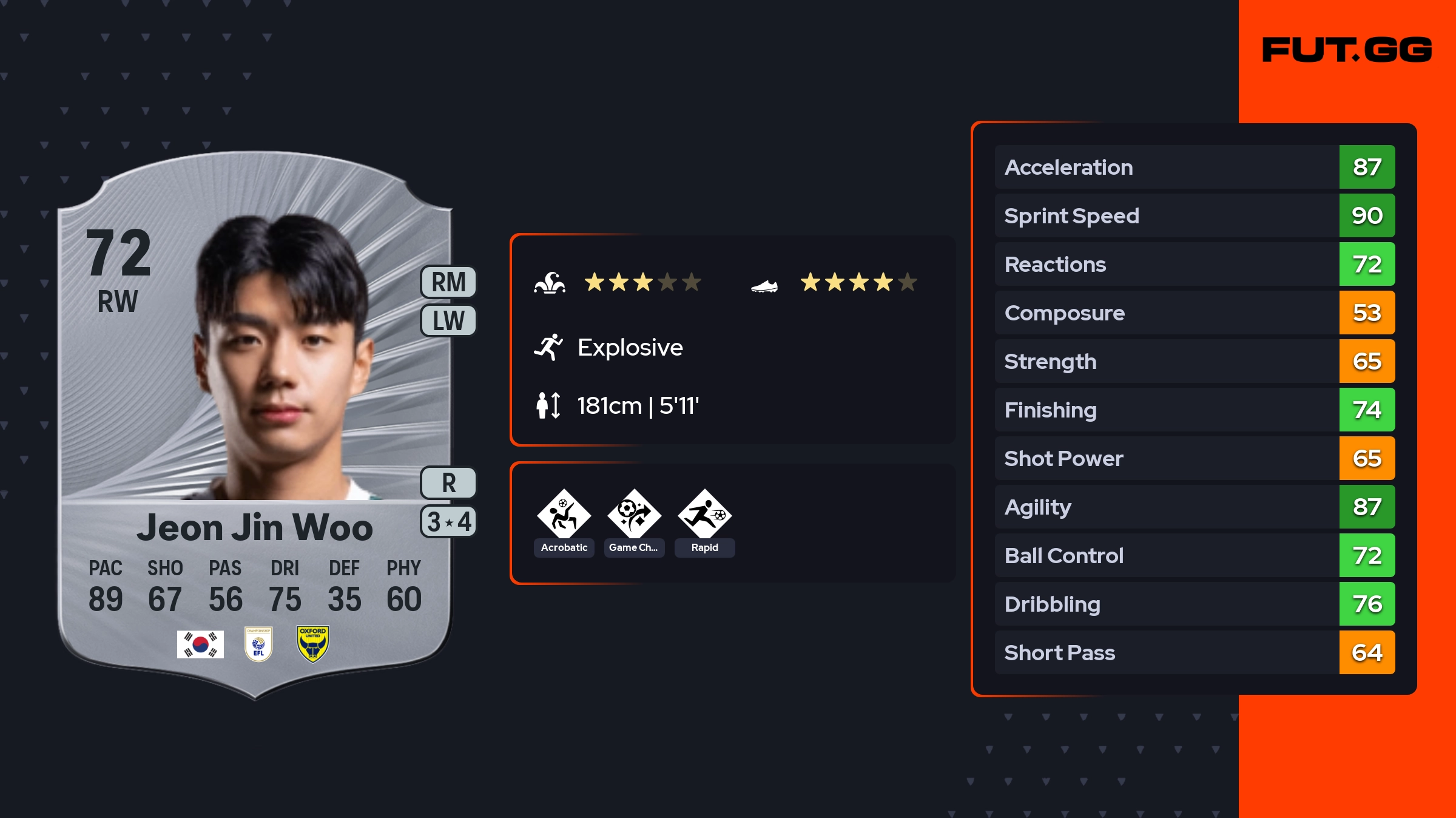This screenshot has width=1456, height=818.
Task: Click the South Korea flag on card
Action: 200,644
